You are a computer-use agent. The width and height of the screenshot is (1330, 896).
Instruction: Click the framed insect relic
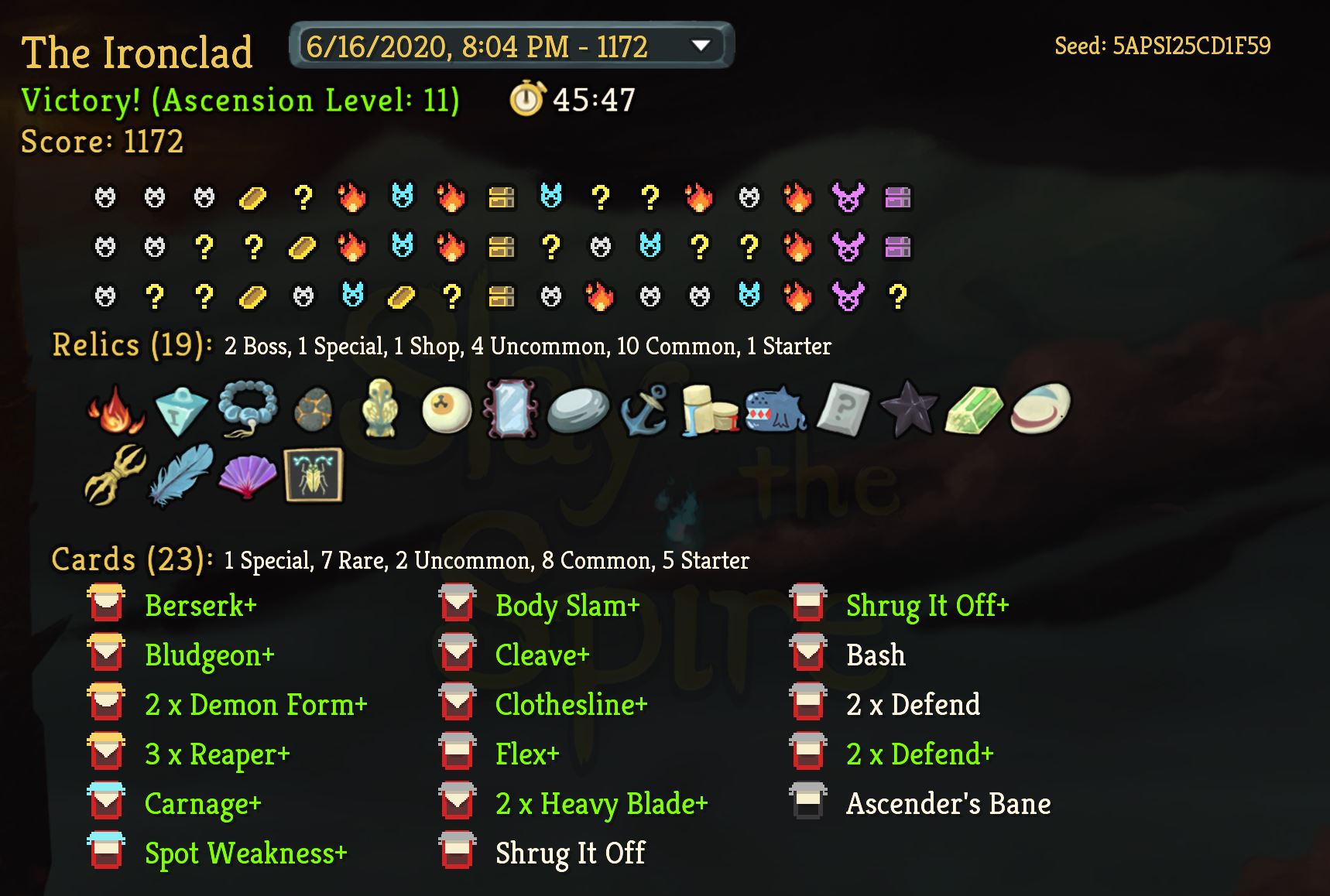click(x=314, y=474)
